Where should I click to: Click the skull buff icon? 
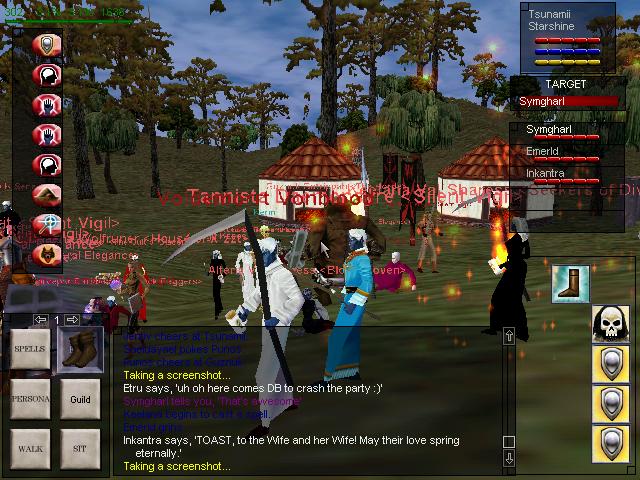click(x=610, y=323)
